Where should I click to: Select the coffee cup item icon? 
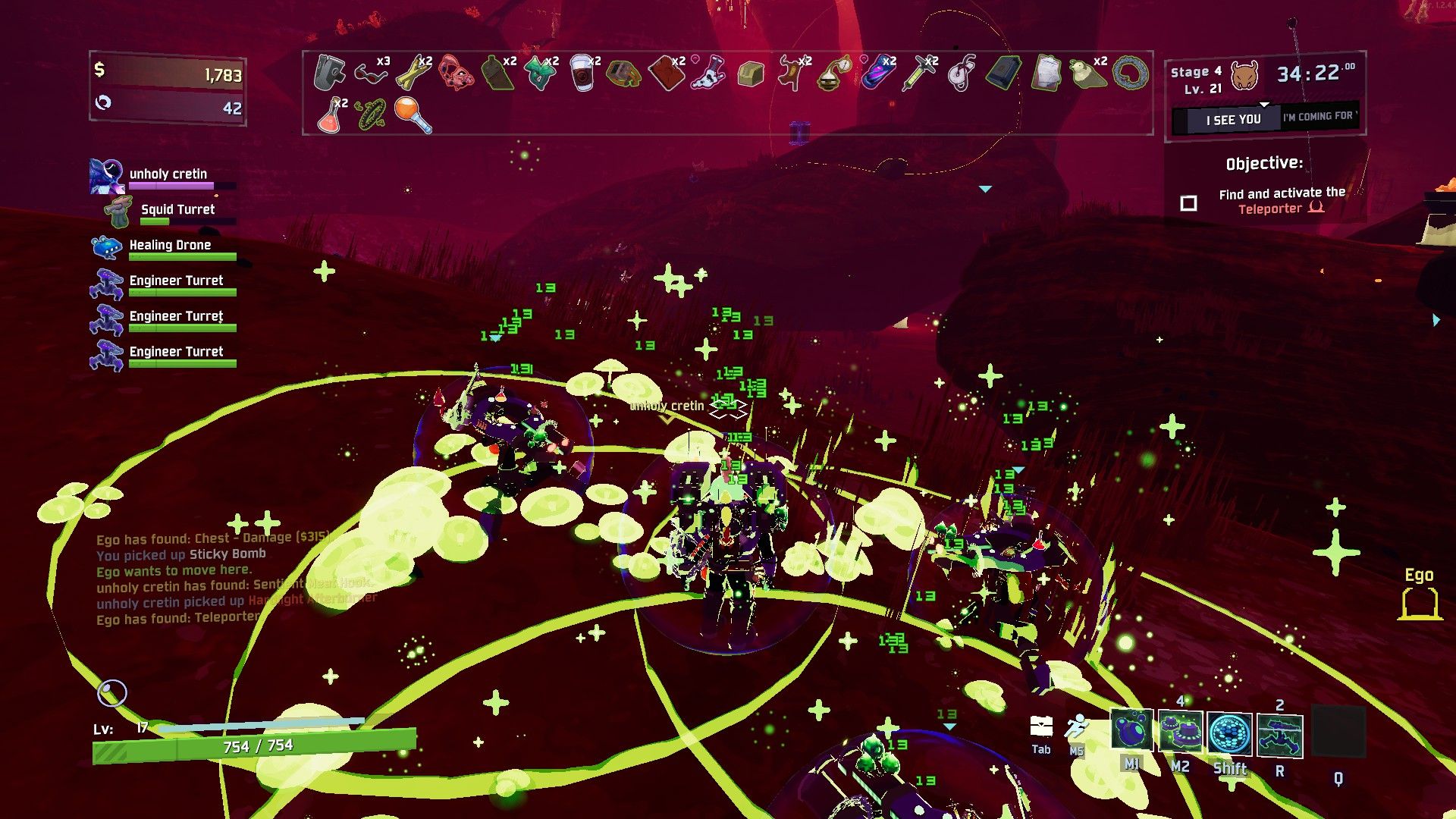582,74
